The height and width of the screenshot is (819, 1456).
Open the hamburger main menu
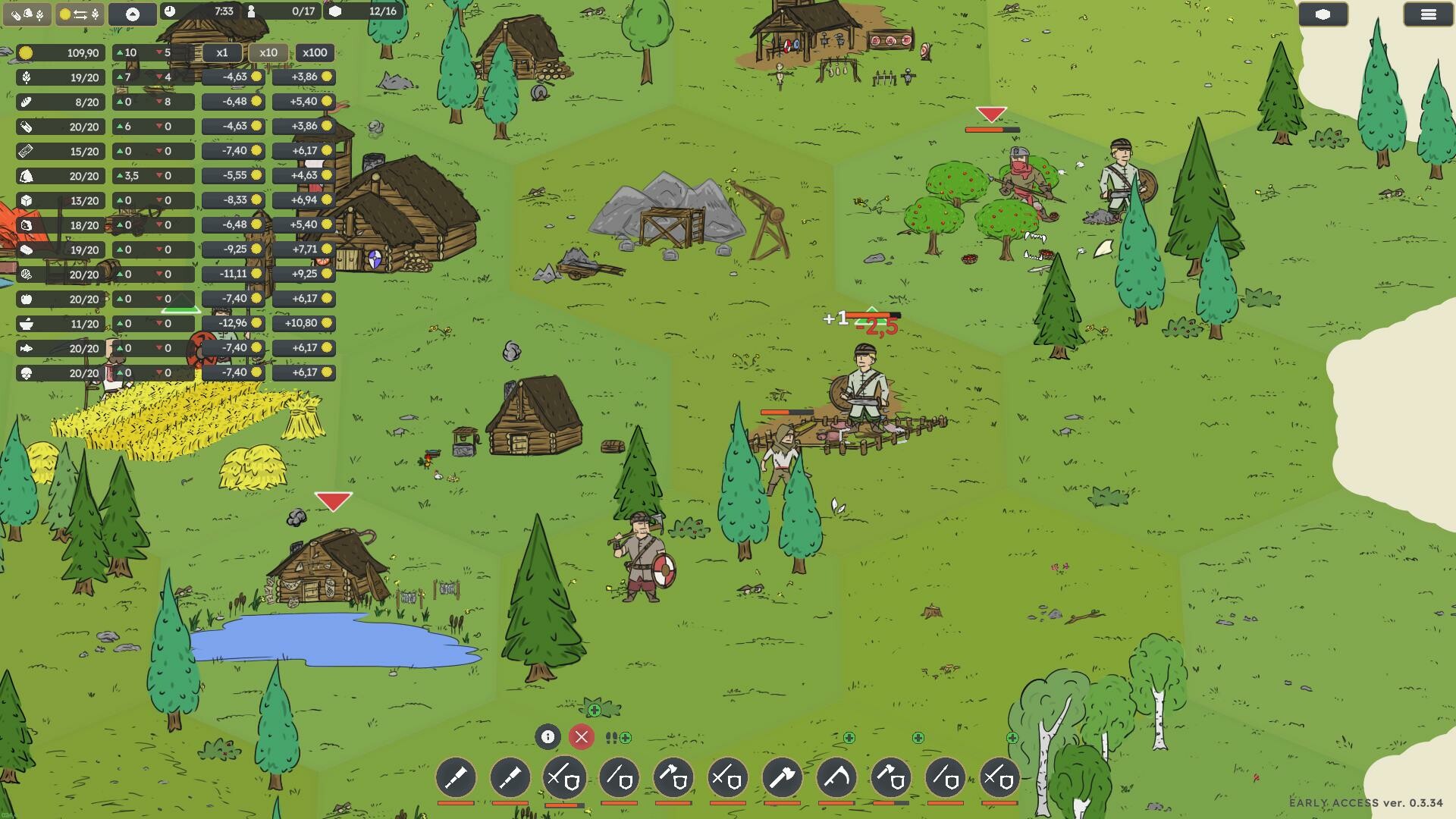tap(1428, 14)
